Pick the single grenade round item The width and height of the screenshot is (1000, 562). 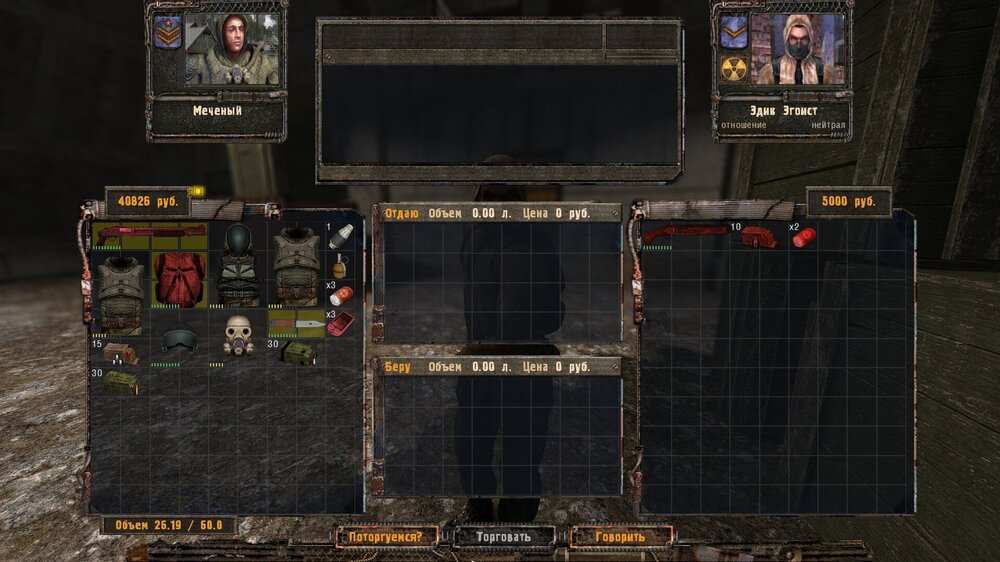pos(340,236)
